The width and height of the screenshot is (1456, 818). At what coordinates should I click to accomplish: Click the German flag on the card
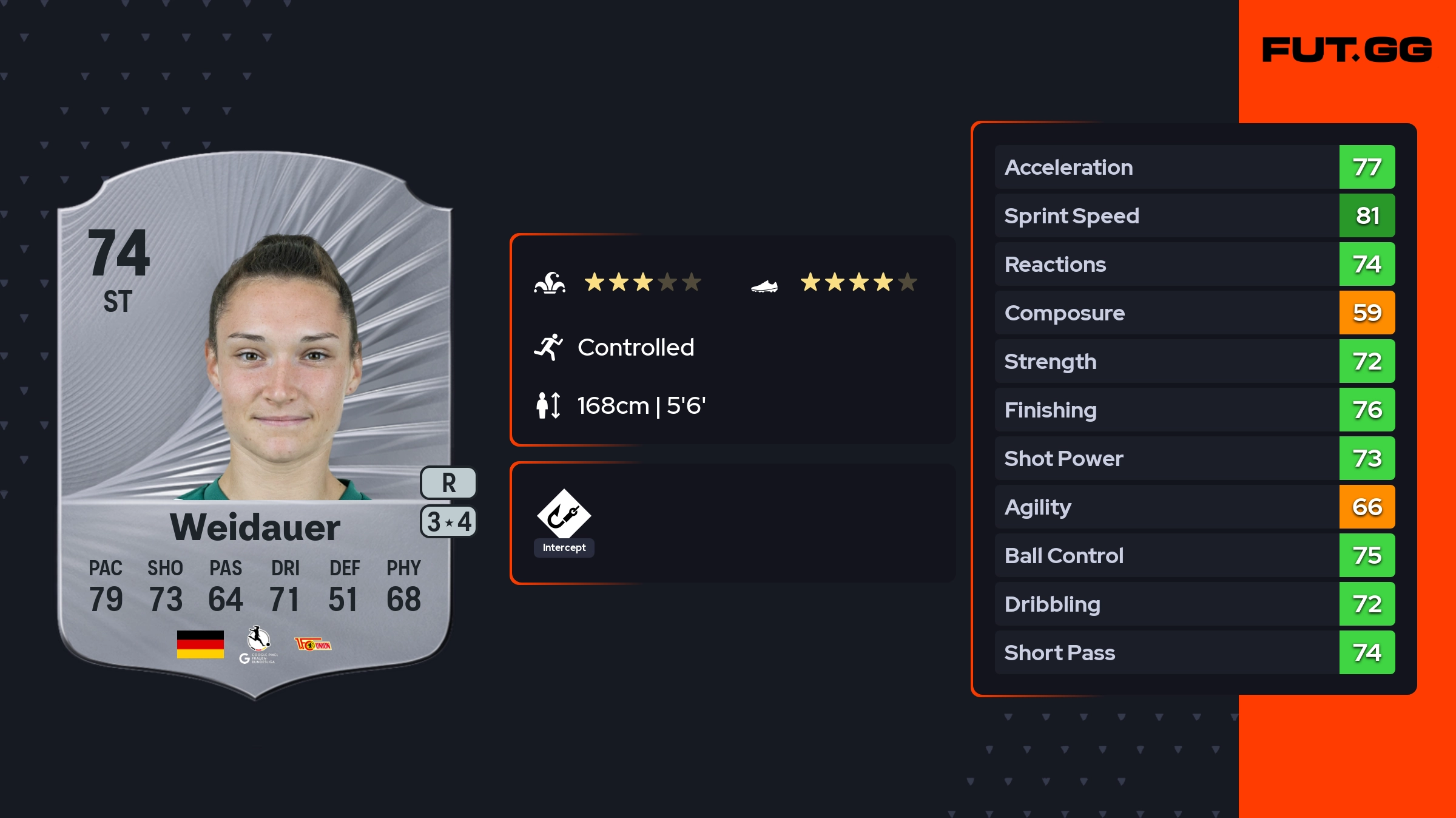point(200,644)
